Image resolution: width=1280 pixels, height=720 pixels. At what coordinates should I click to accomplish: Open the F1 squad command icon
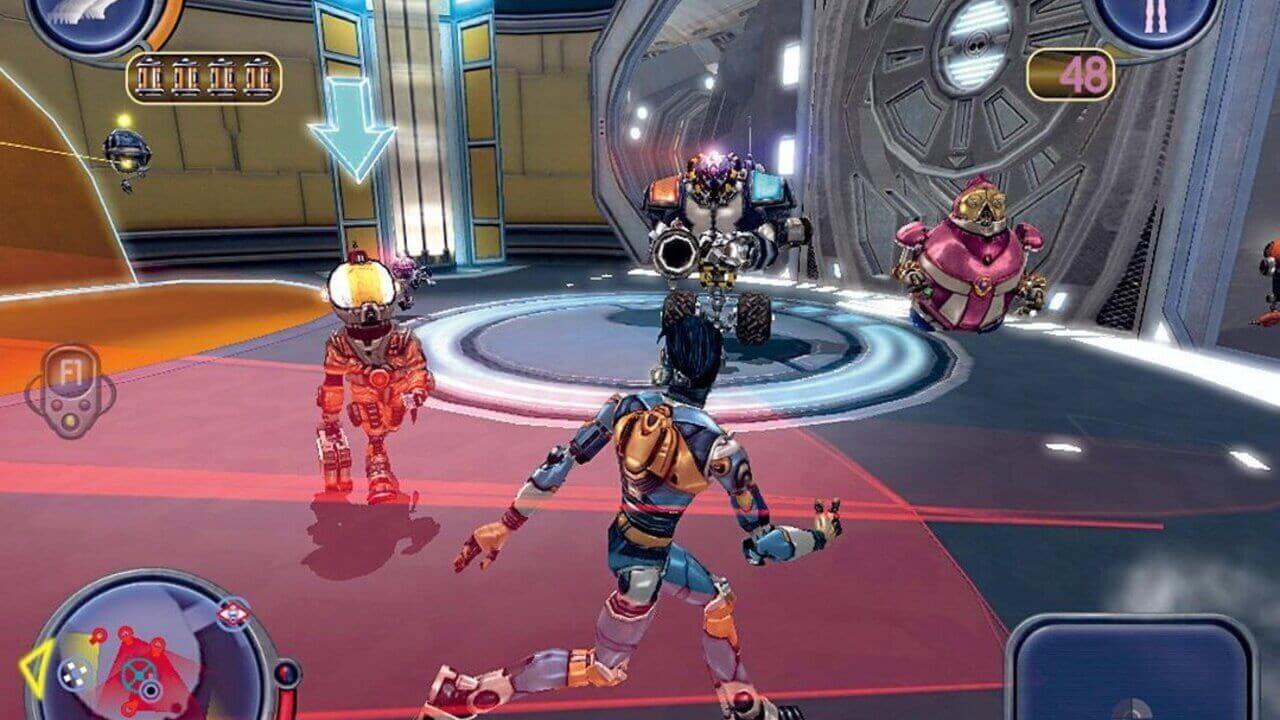pos(70,390)
